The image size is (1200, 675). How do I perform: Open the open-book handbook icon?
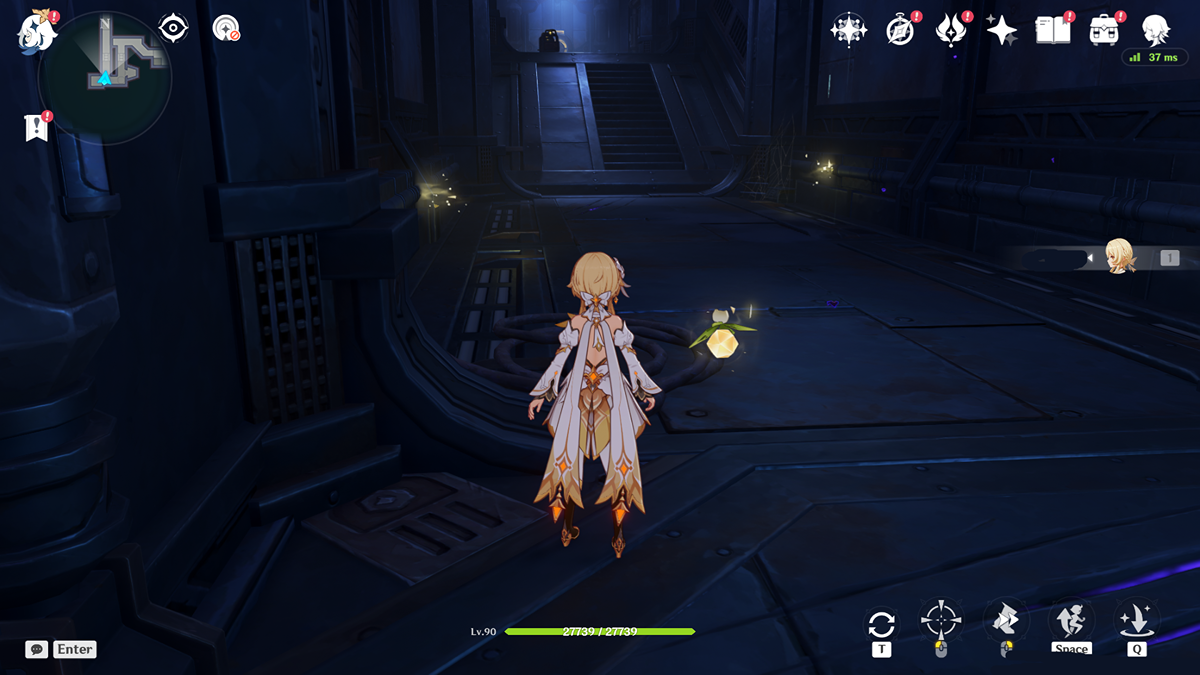pyautogui.click(x=1052, y=30)
